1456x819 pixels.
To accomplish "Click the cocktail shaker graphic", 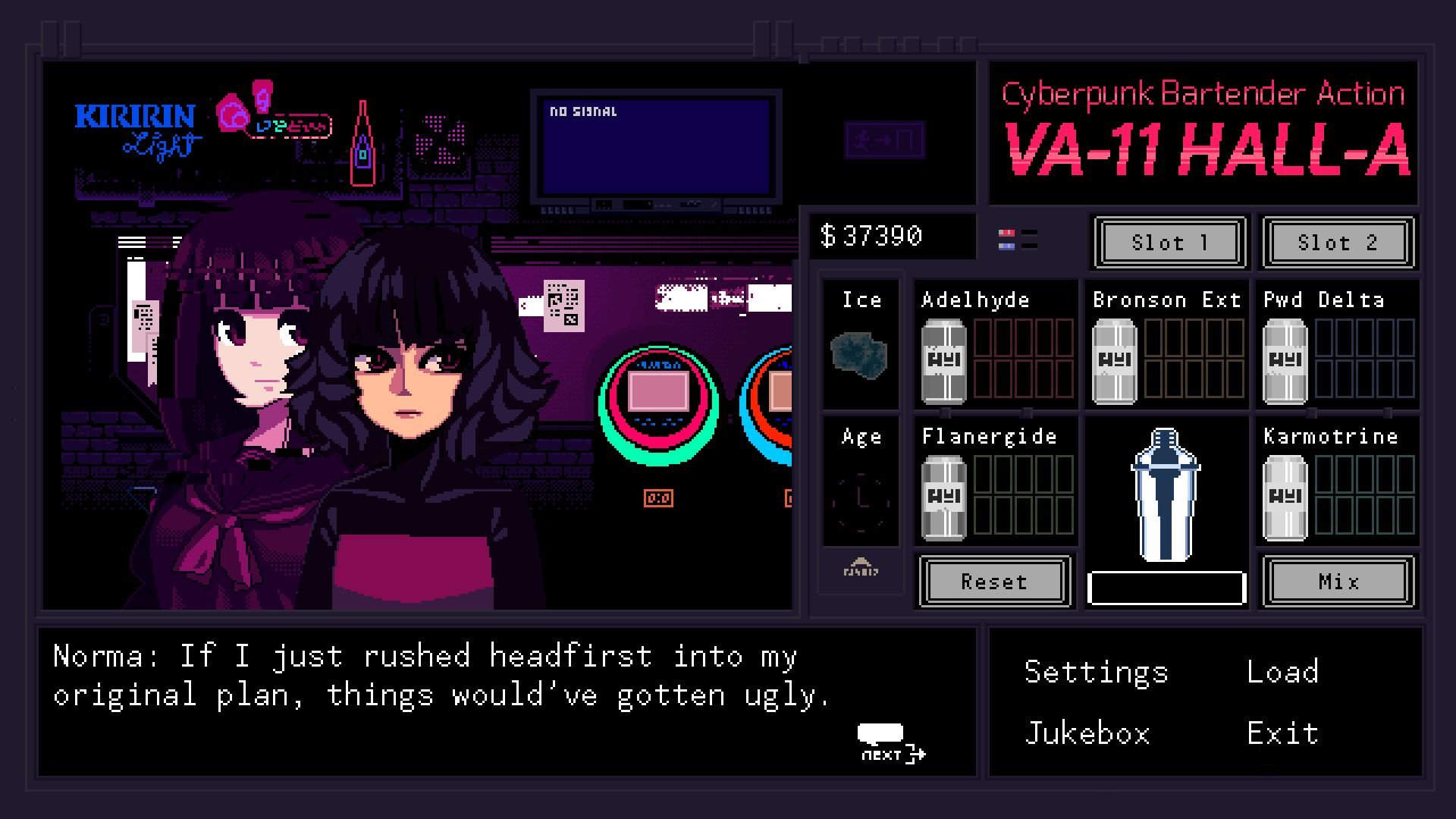I will click(x=1166, y=497).
